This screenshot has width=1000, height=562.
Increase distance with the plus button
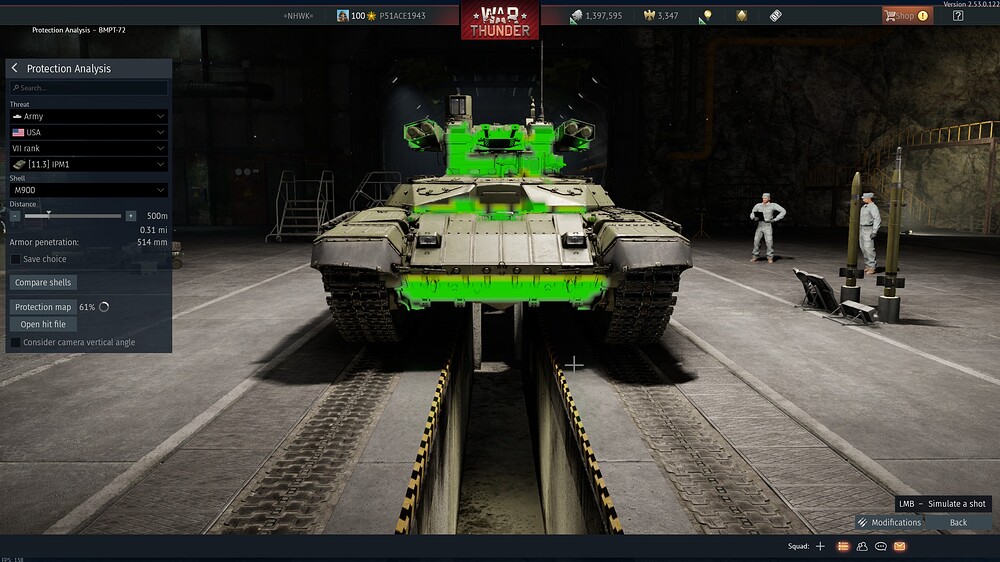point(130,215)
